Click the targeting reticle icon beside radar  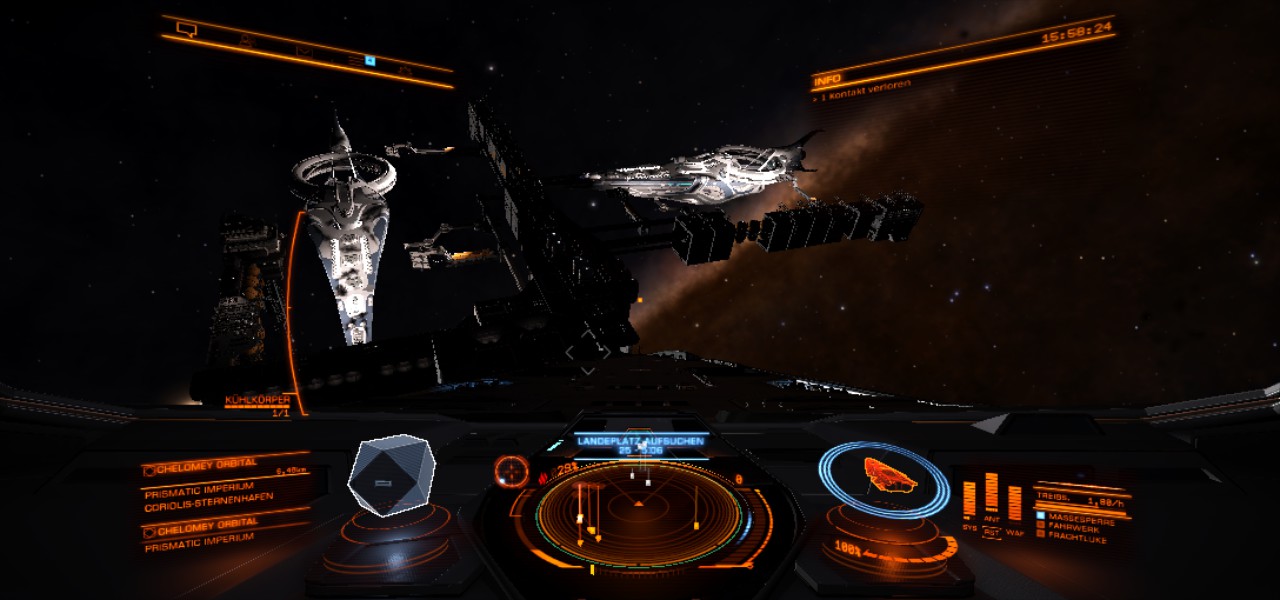click(x=511, y=469)
